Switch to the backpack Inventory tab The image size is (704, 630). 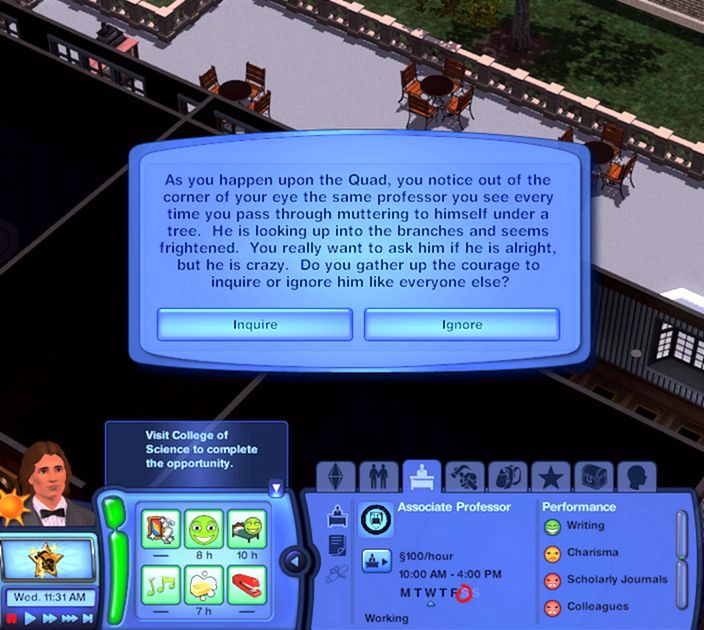[x=506, y=477]
